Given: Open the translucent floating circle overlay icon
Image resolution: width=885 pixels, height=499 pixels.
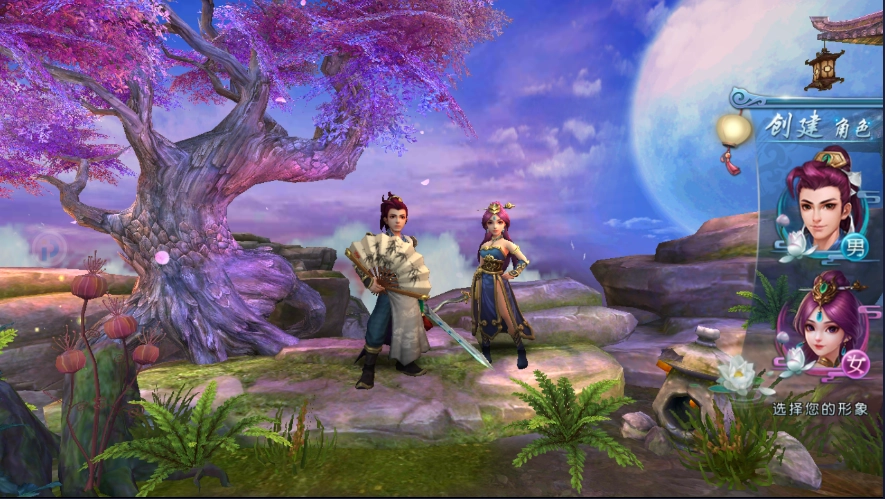Looking at the screenshot, I should 49,247.
